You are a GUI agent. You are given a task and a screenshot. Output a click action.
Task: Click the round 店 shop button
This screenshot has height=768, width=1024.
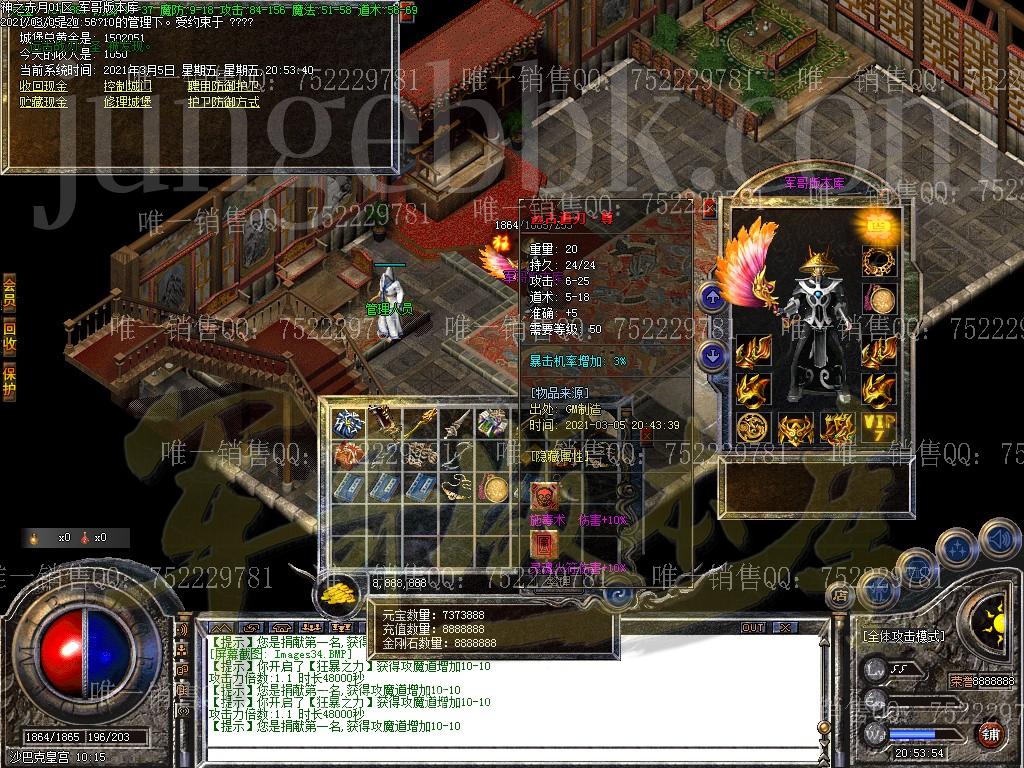click(x=840, y=597)
